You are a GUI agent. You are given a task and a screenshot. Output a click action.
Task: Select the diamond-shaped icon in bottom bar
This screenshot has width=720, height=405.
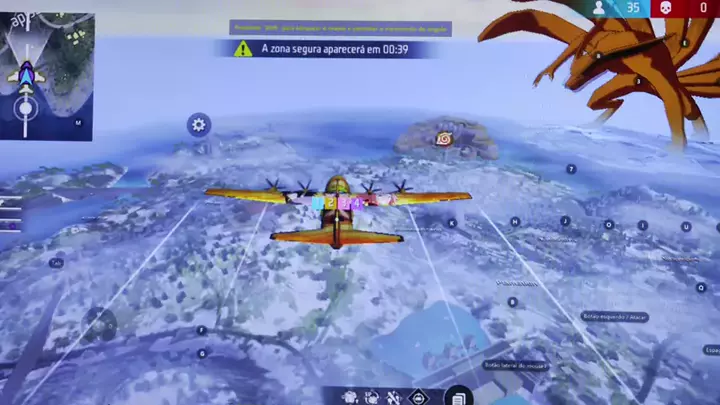pos(419,398)
